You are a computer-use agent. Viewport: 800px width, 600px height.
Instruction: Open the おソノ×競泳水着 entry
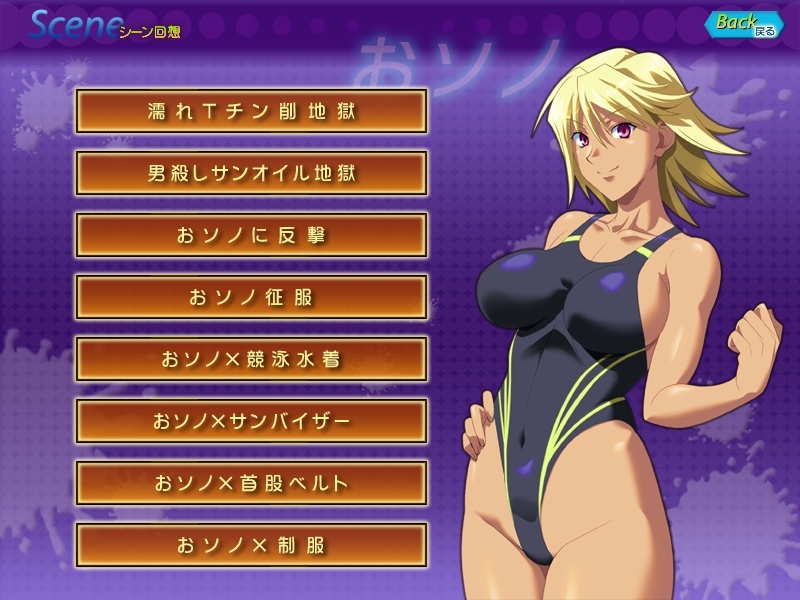(251, 359)
